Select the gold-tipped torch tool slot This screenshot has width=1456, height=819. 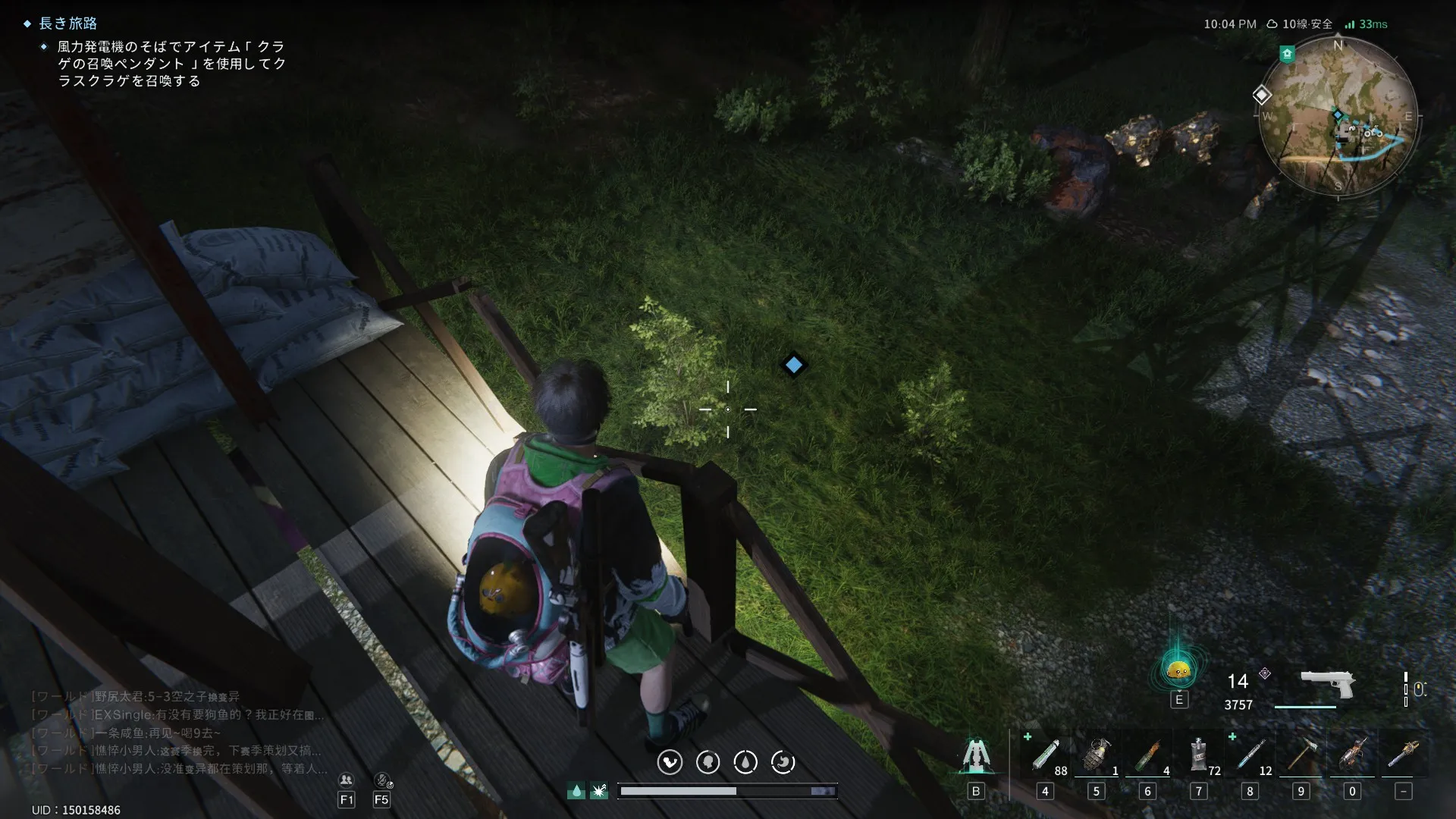[1403, 755]
